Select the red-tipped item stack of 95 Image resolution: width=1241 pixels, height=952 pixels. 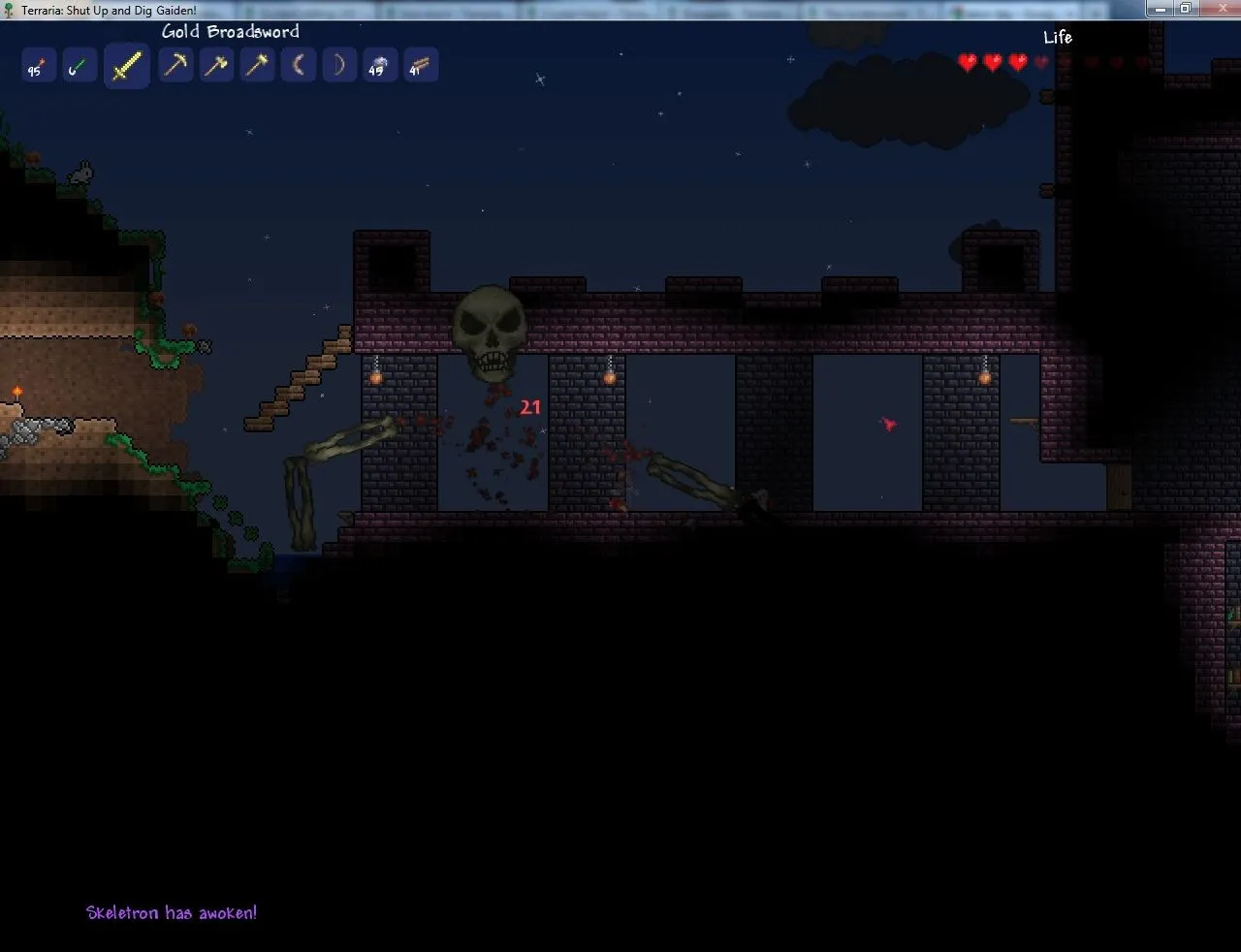(x=39, y=67)
